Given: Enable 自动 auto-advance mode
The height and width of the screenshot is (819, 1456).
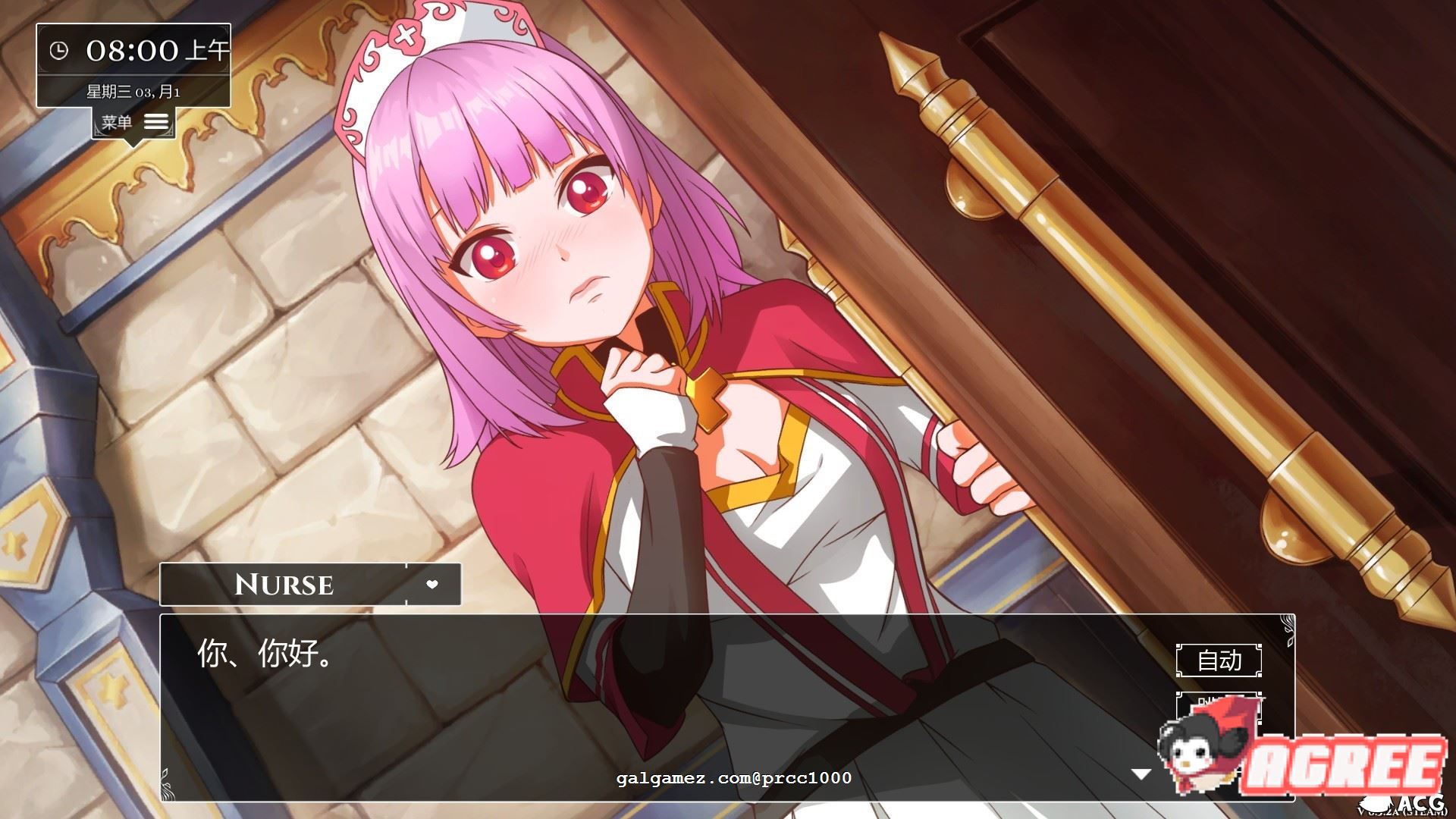Looking at the screenshot, I should 1219,661.
